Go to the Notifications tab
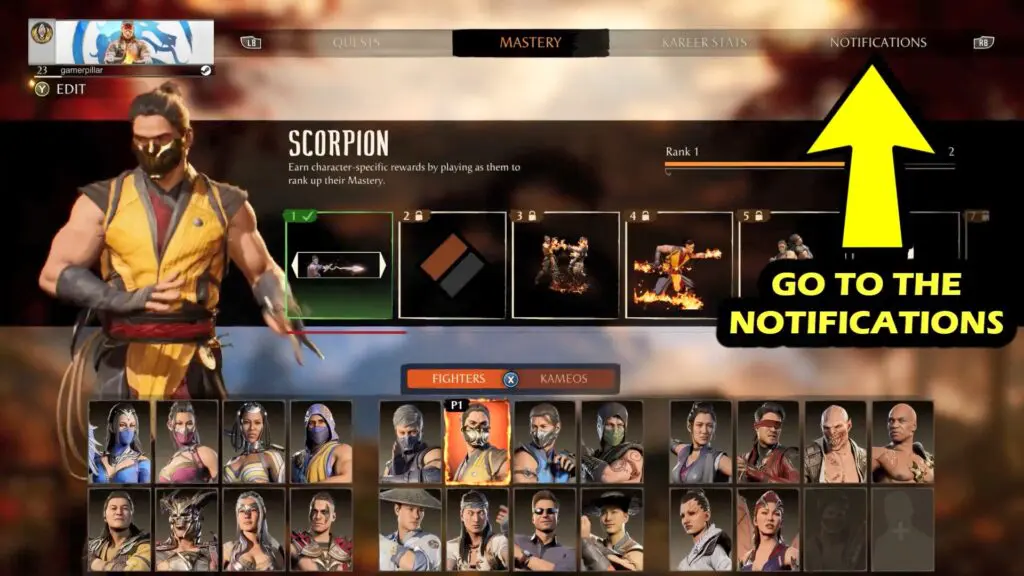 click(x=877, y=43)
